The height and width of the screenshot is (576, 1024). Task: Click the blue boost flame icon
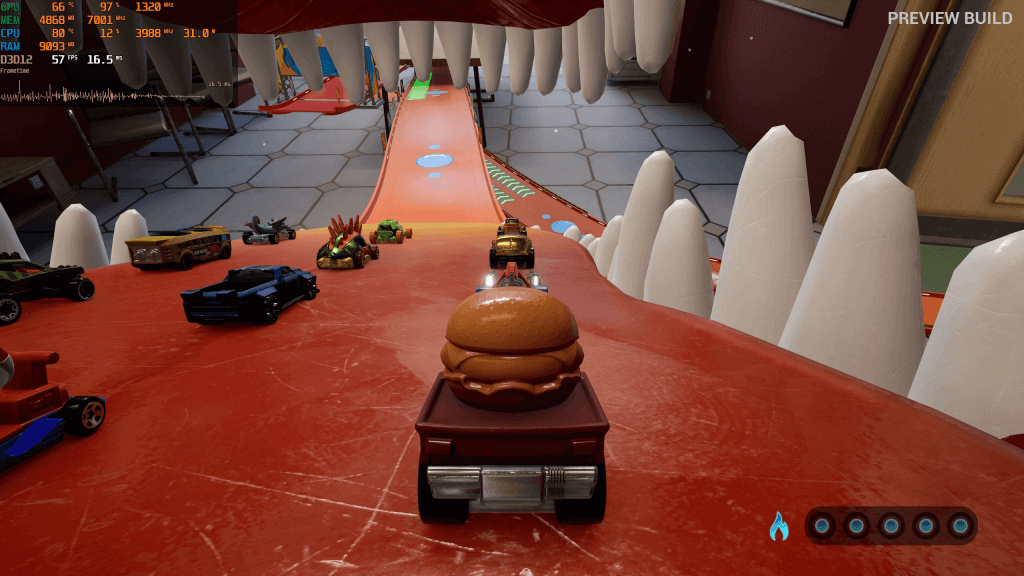[778, 526]
